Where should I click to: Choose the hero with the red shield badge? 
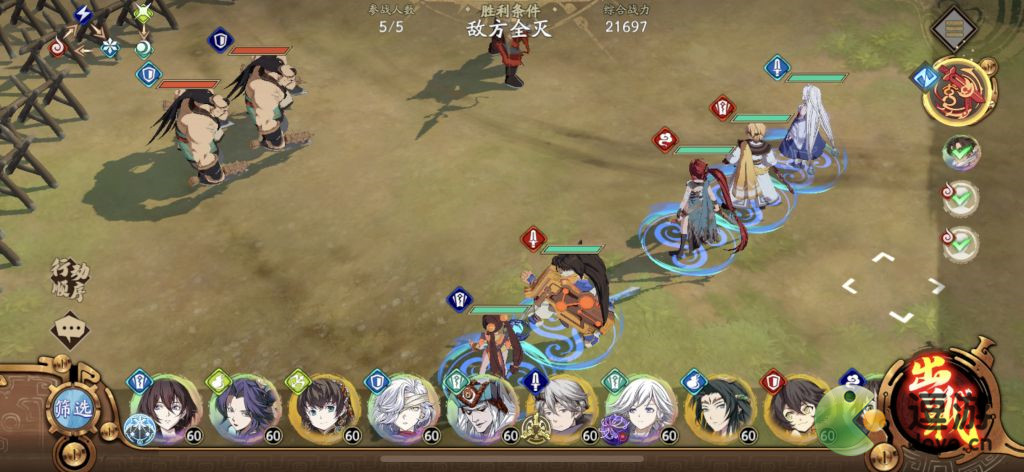[798, 409]
